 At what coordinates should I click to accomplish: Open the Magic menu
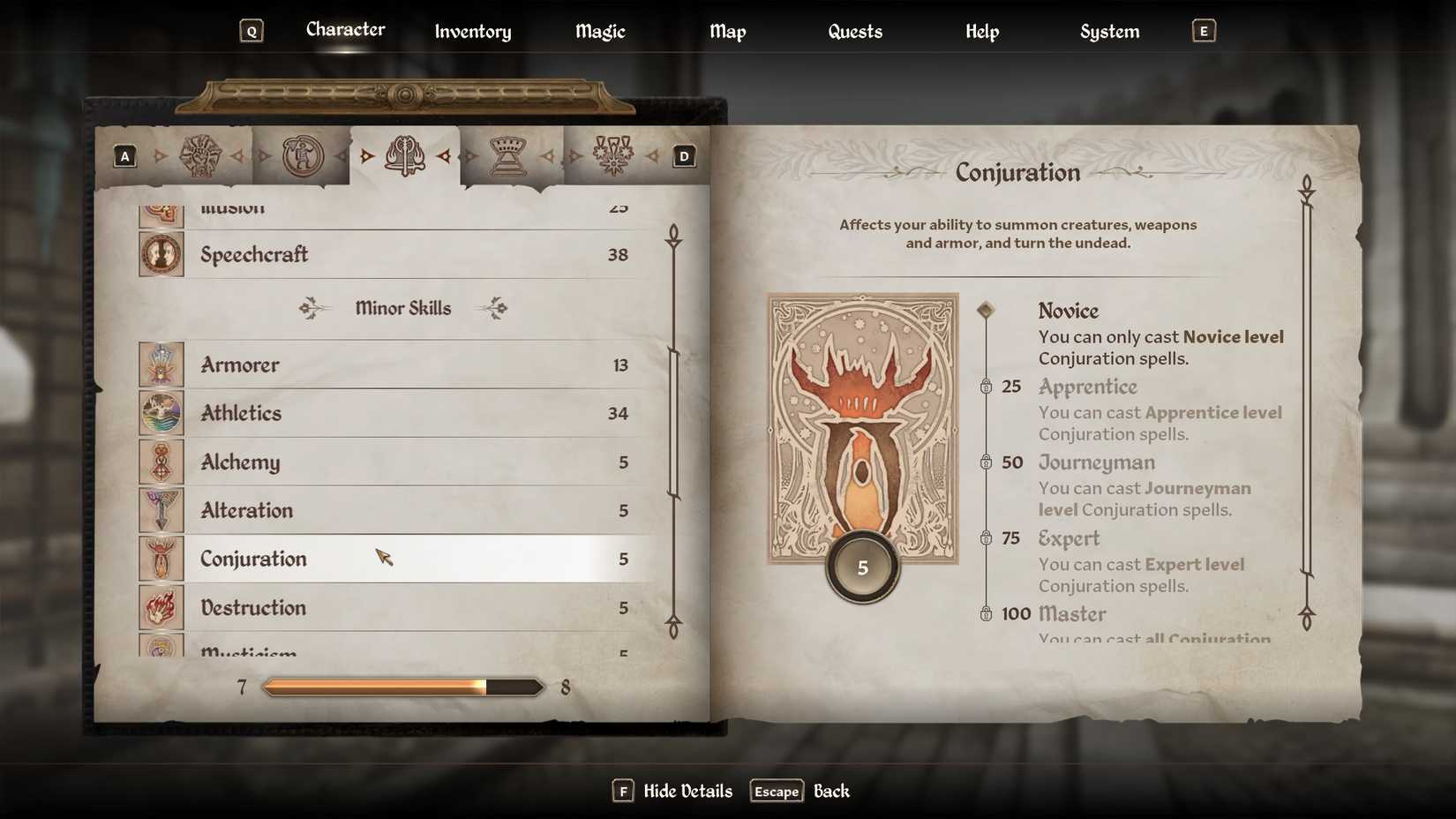[599, 31]
